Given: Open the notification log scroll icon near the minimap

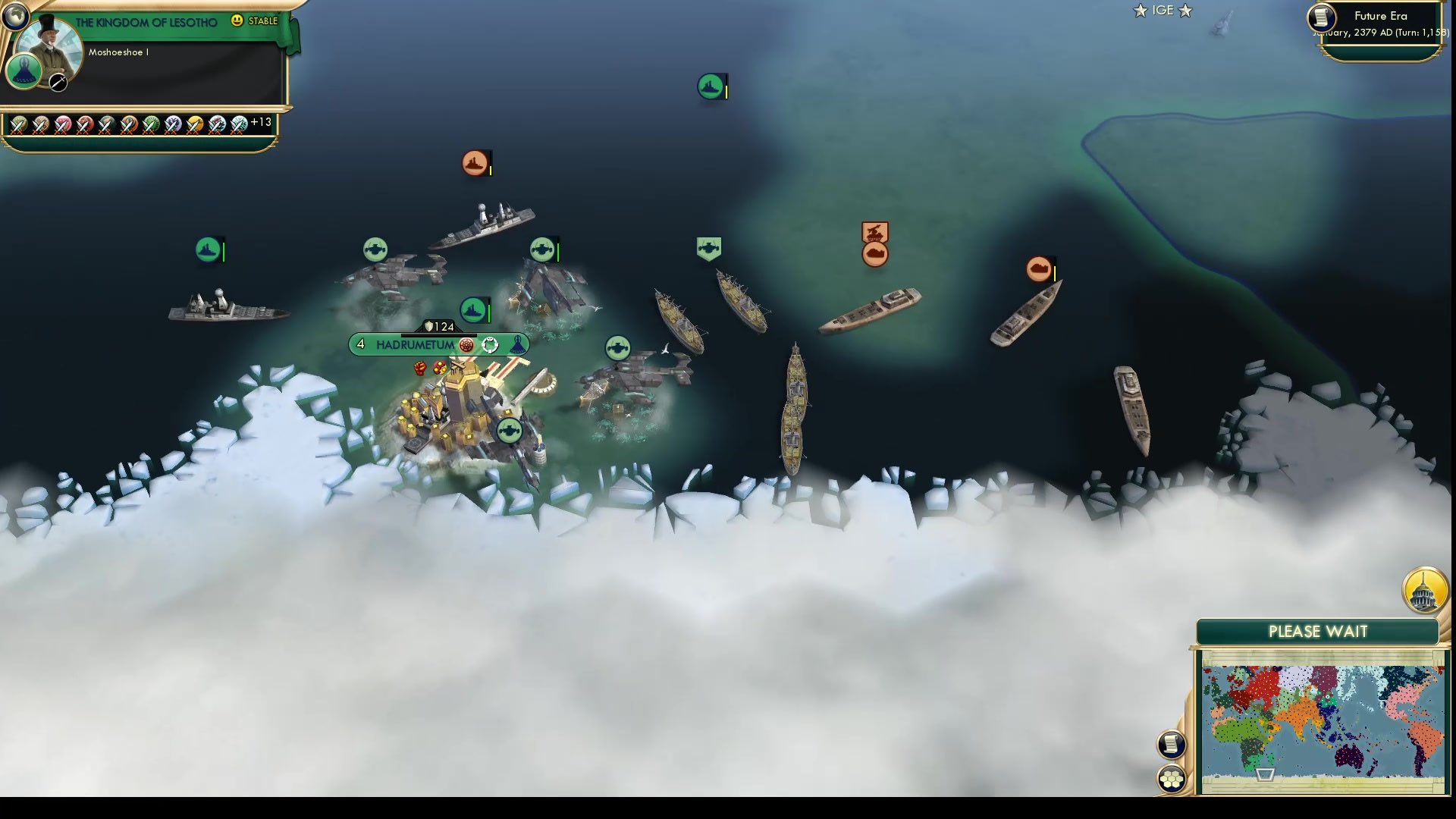Looking at the screenshot, I should point(1172,744).
